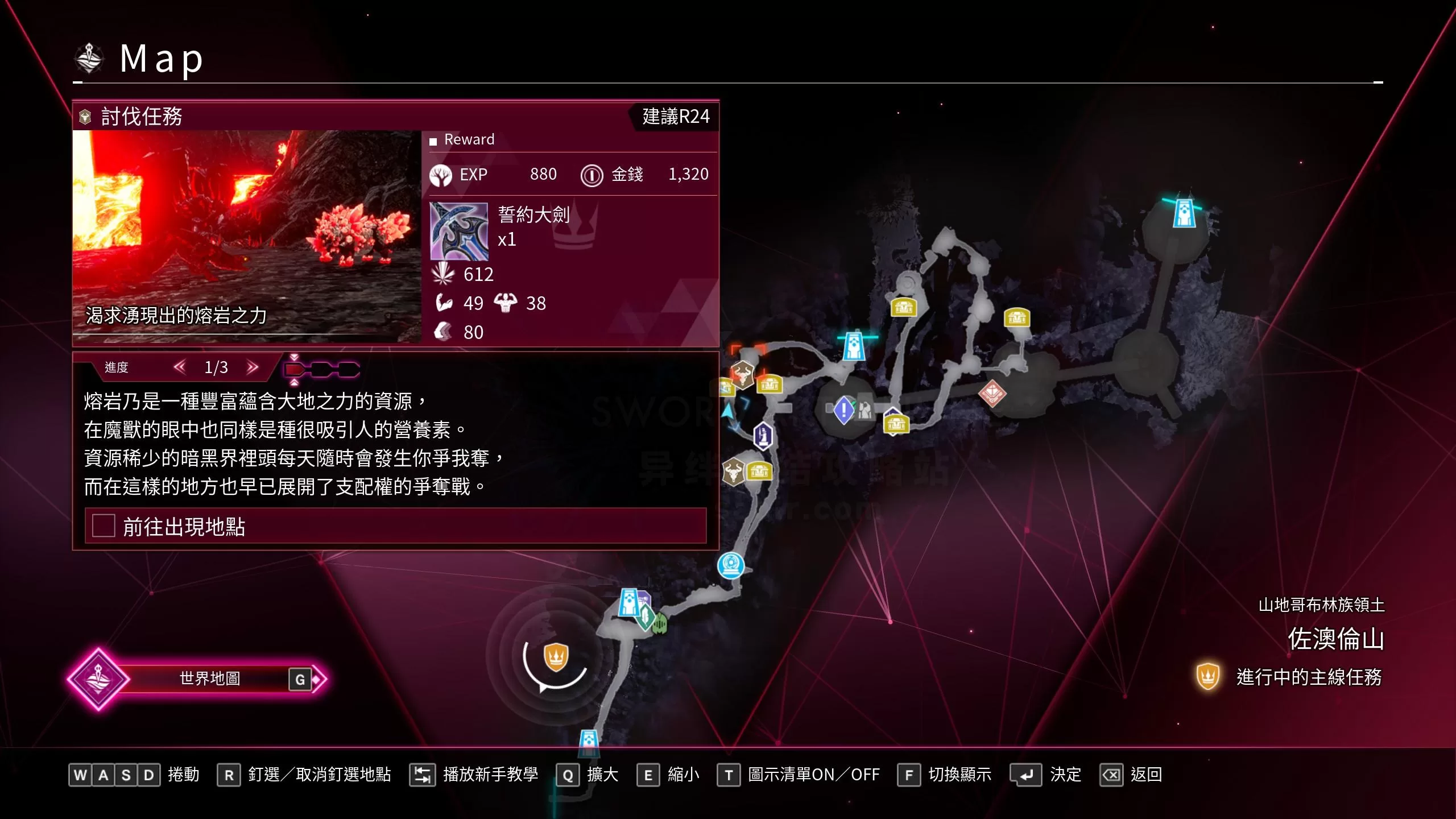1456x819 pixels.
Task: Select the 誓約大劍 reward item icon
Action: [458, 231]
